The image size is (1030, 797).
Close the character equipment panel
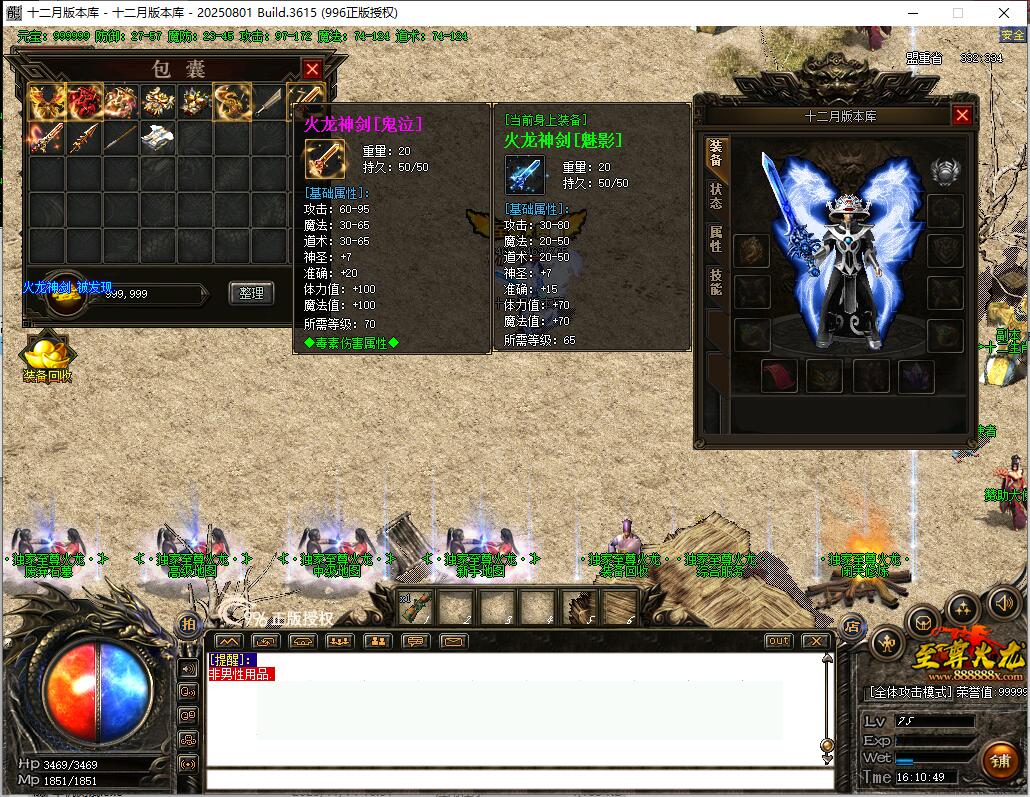click(x=962, y=115)
